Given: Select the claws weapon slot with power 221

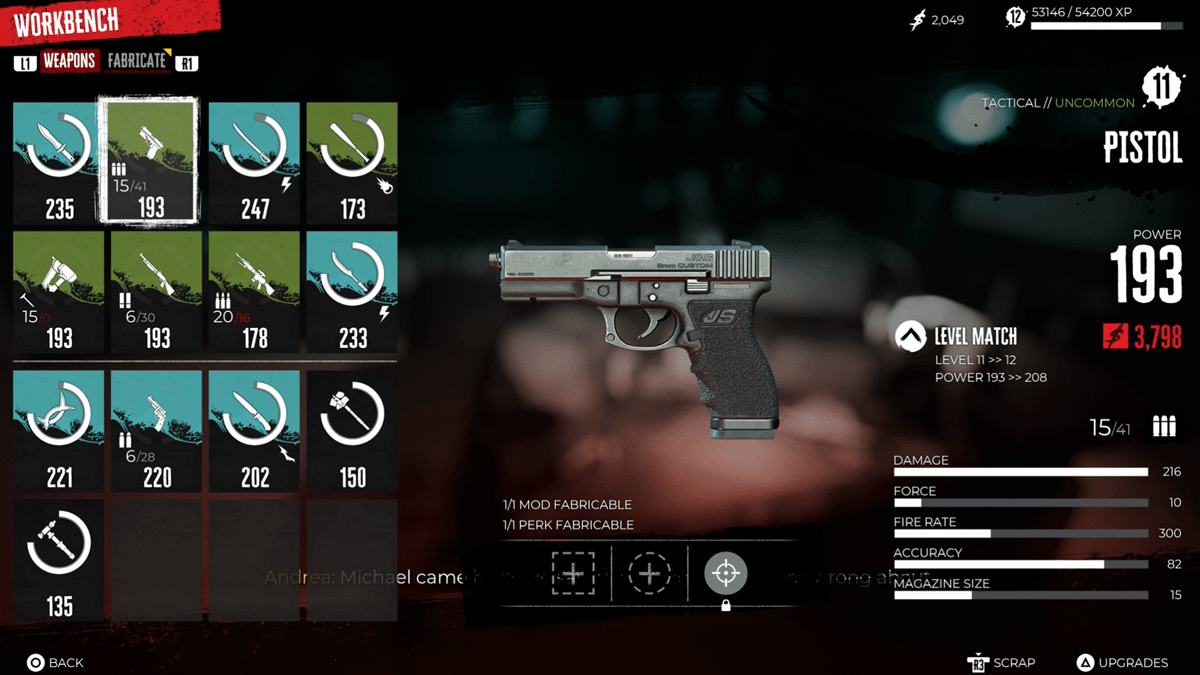Looking at the screenshot, I should [59, 431].
